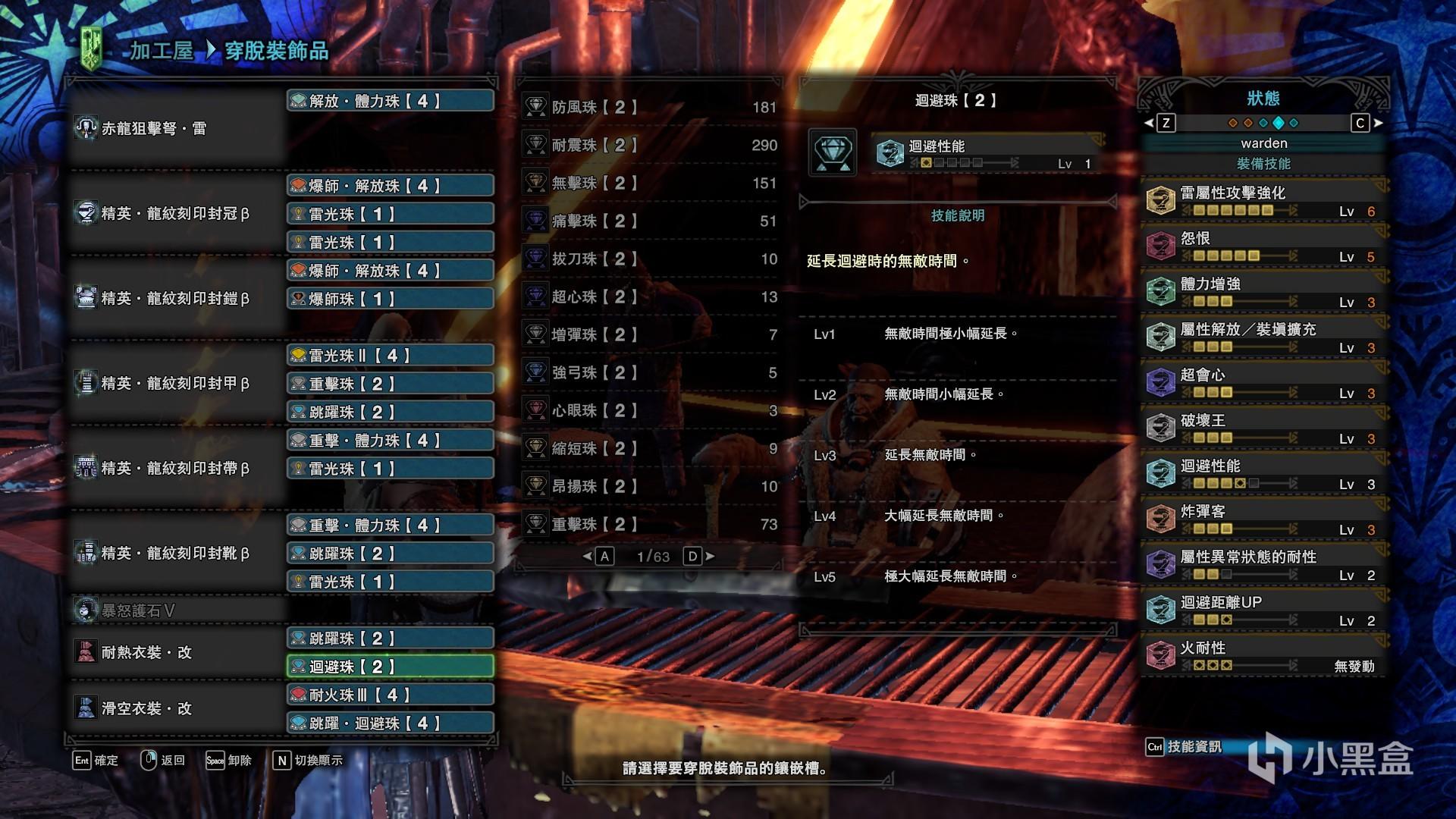The width and height of the screenshot is (1456, 819).
Task: Go to next decoration list page arrow
Action: point(710,557)
